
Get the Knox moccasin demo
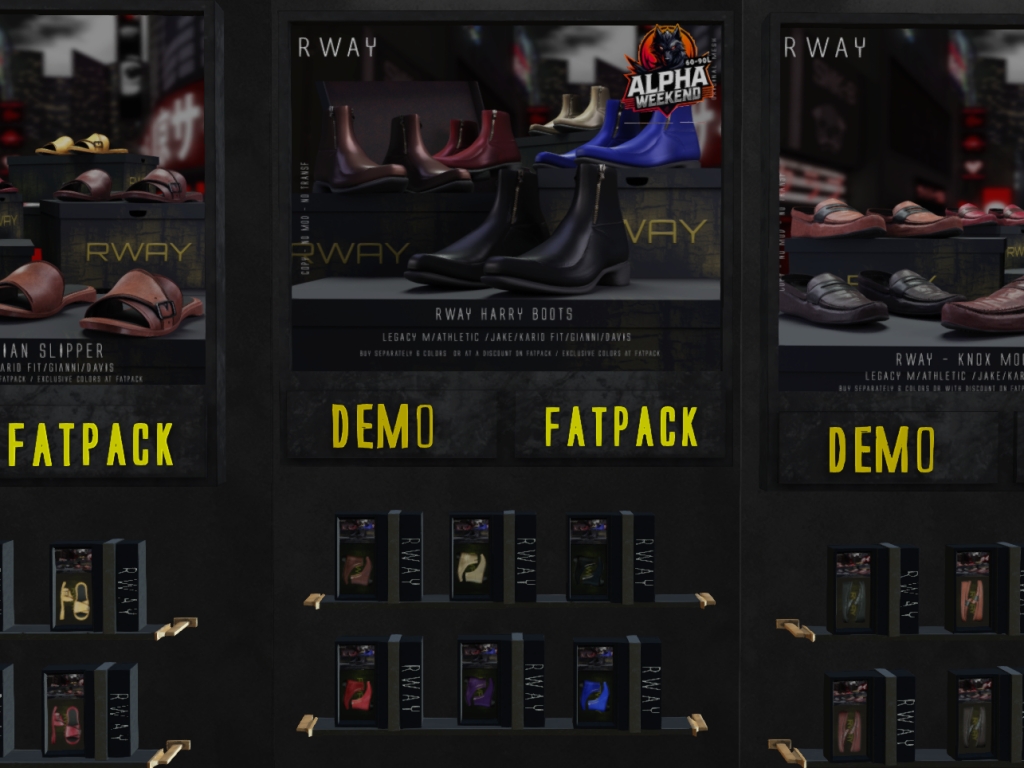click(x=881, y=449)
